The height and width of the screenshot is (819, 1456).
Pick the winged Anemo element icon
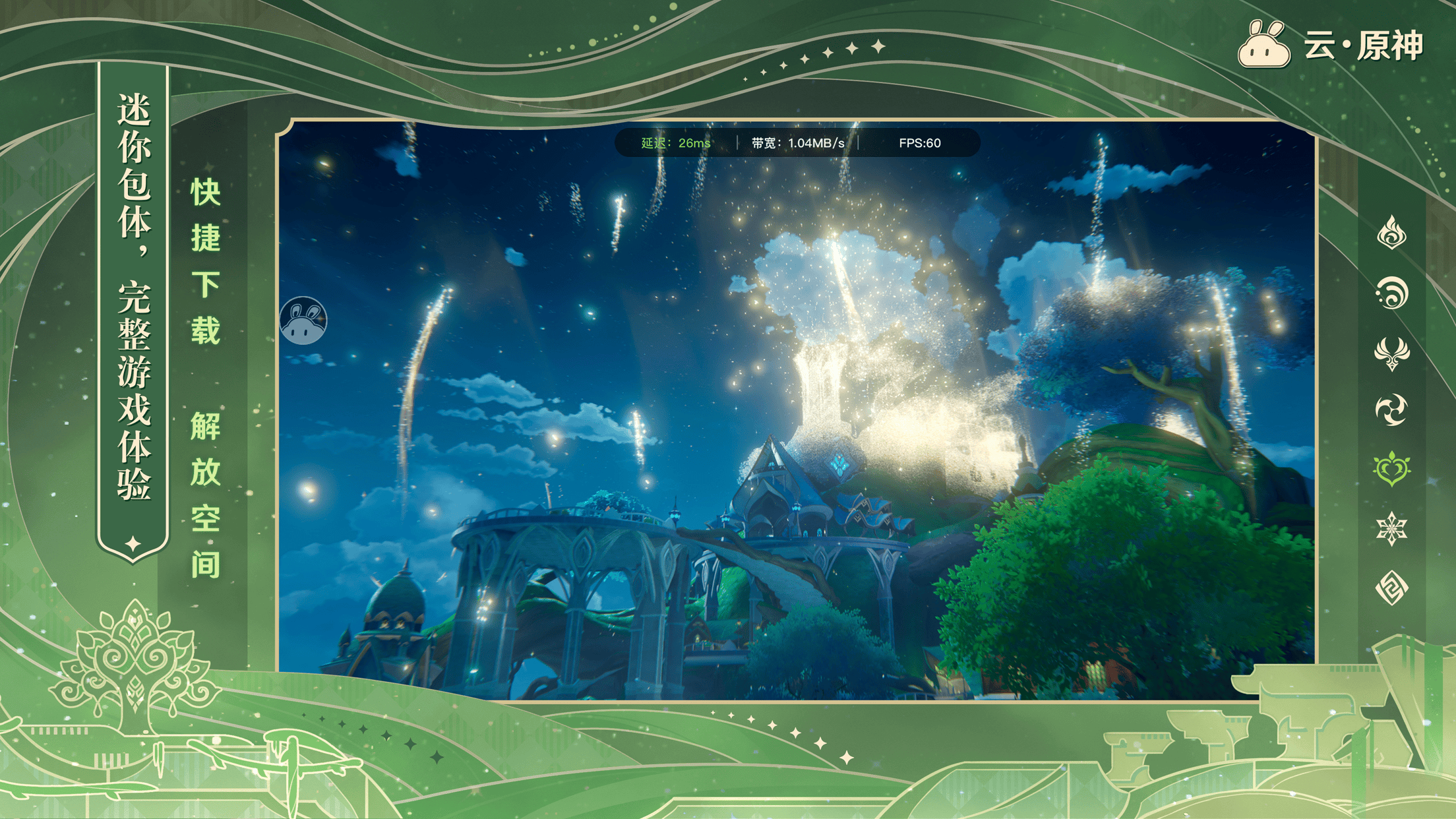click(1391, 352)
